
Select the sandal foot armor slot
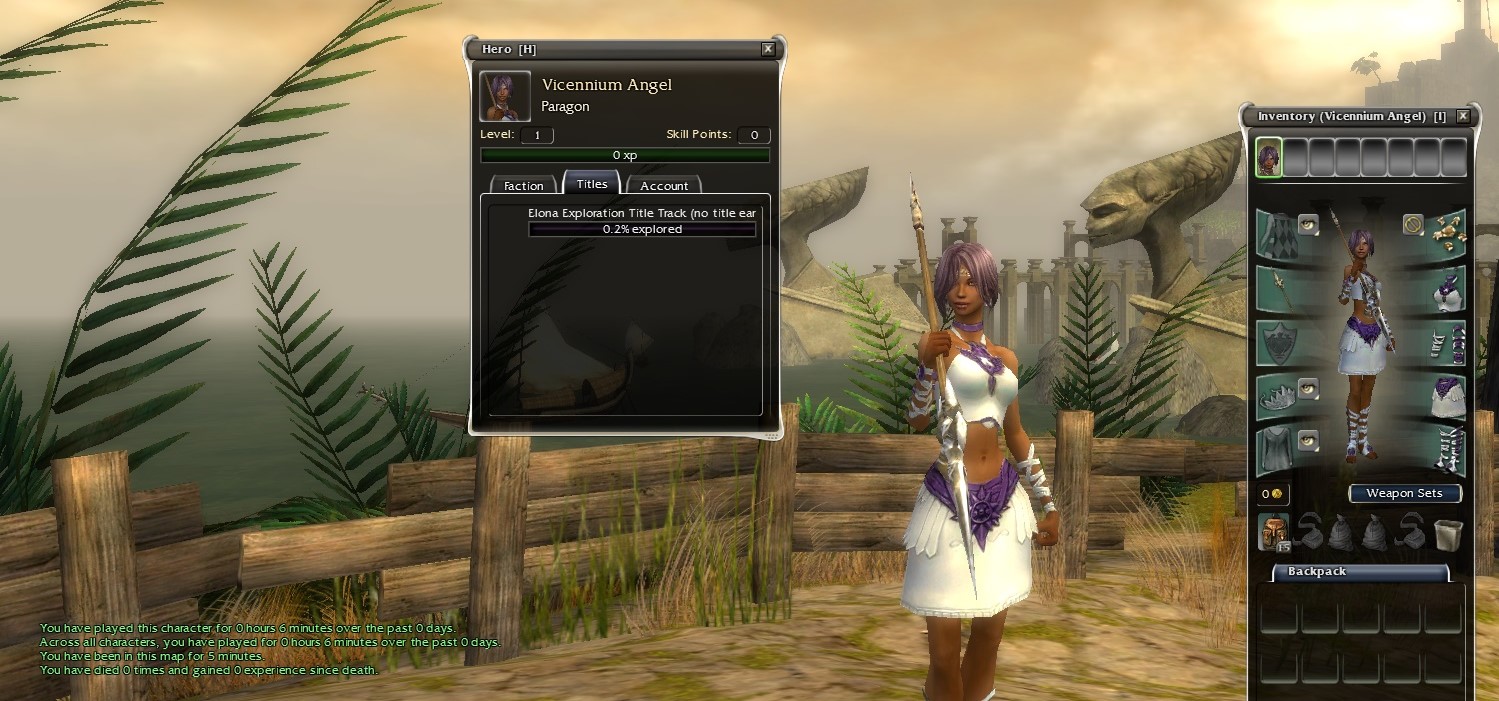[x=1444, y=450]
